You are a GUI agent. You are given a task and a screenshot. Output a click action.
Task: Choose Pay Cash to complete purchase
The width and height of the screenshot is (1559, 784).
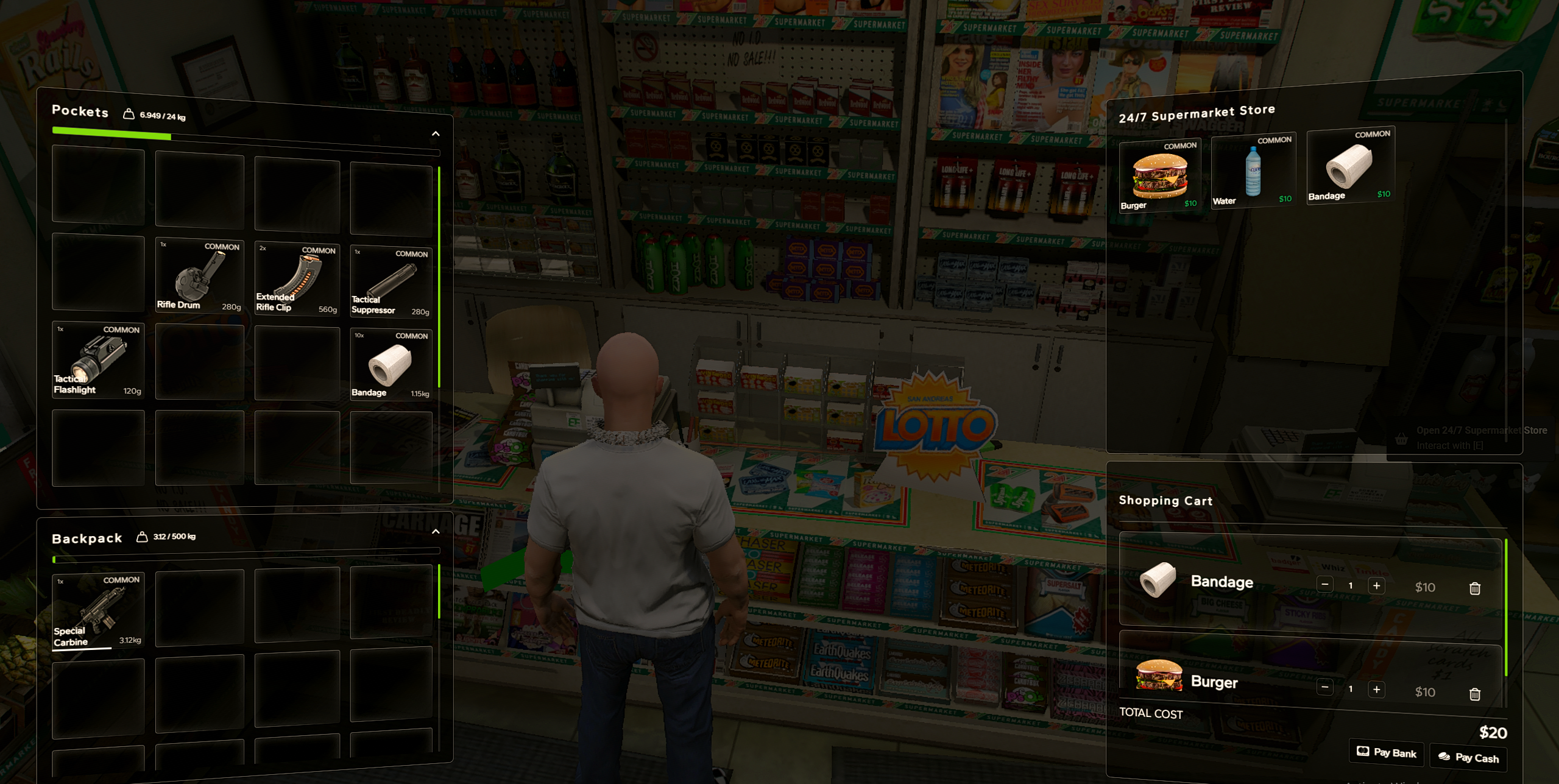click(1468, 758)
